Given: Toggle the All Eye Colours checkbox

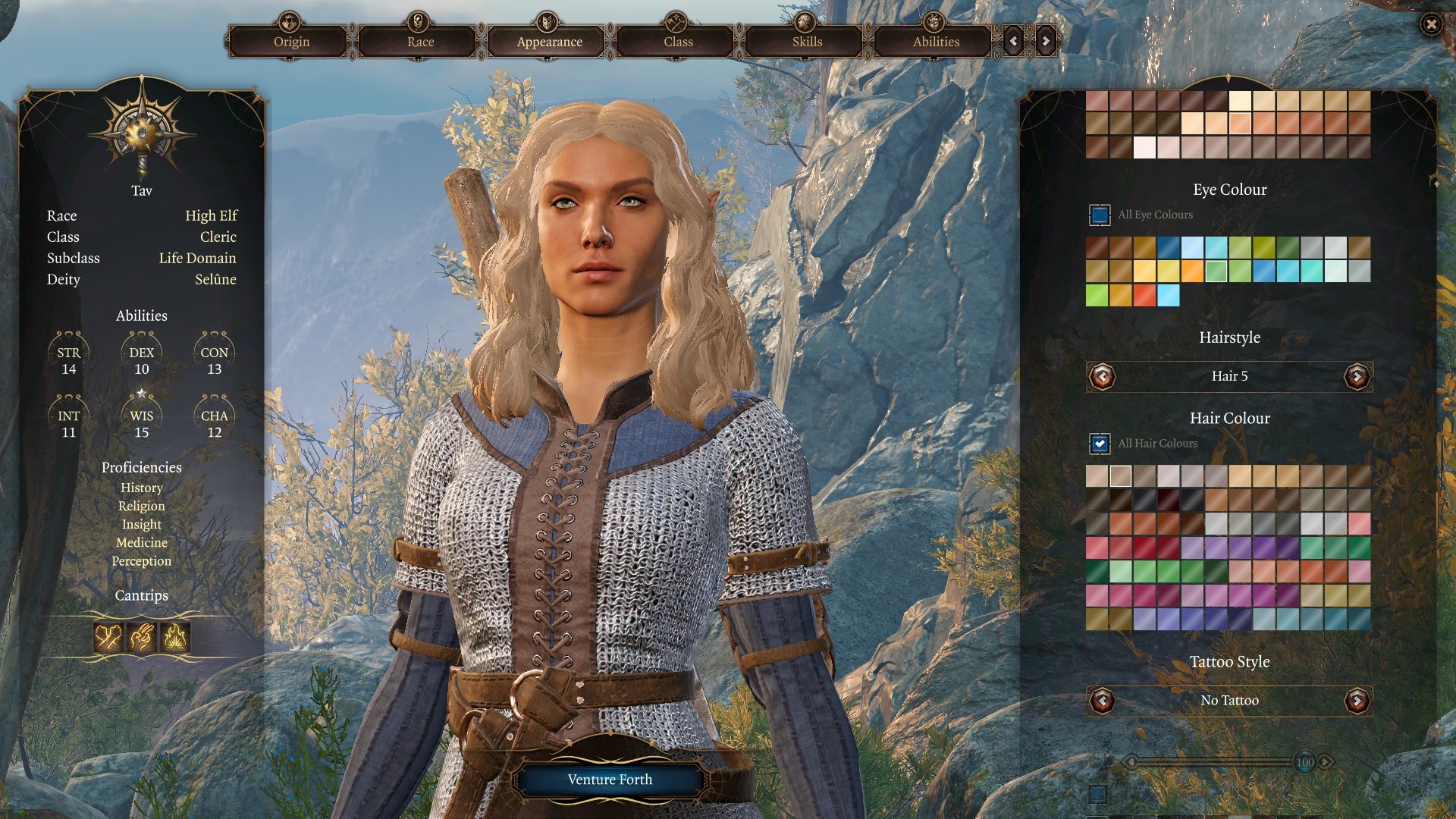Looking at the screenshot, I should (x=1100, y=215).
